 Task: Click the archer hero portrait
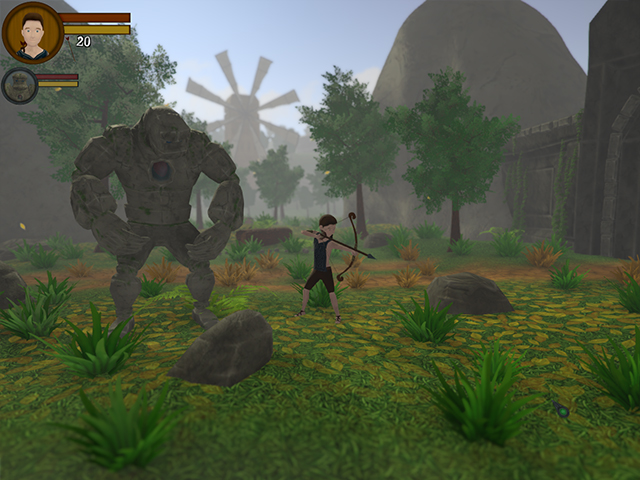coord(33,33)
